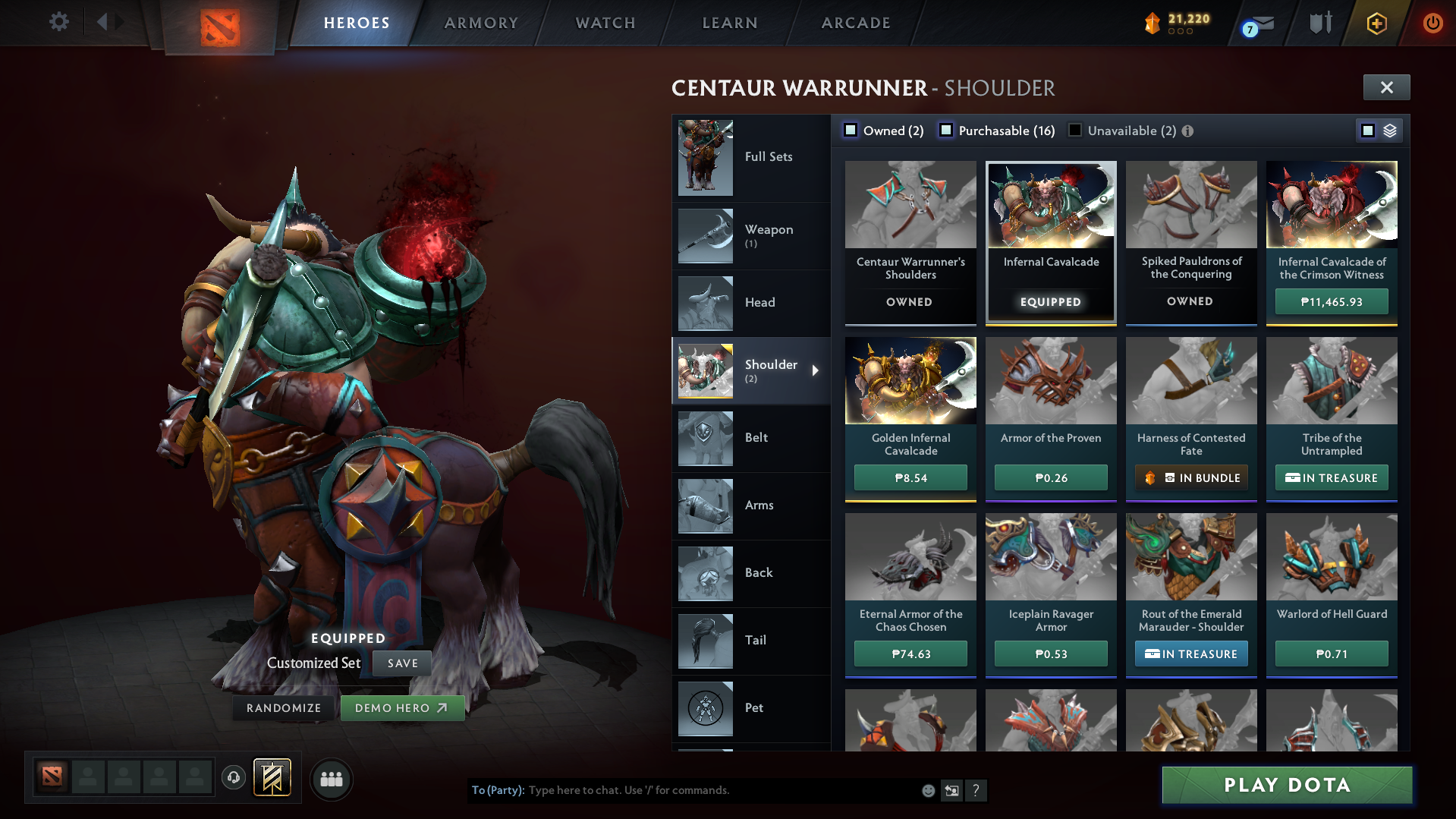Open the armory shield and sword icon
Screen dimensions: 1456x819
1320,23
